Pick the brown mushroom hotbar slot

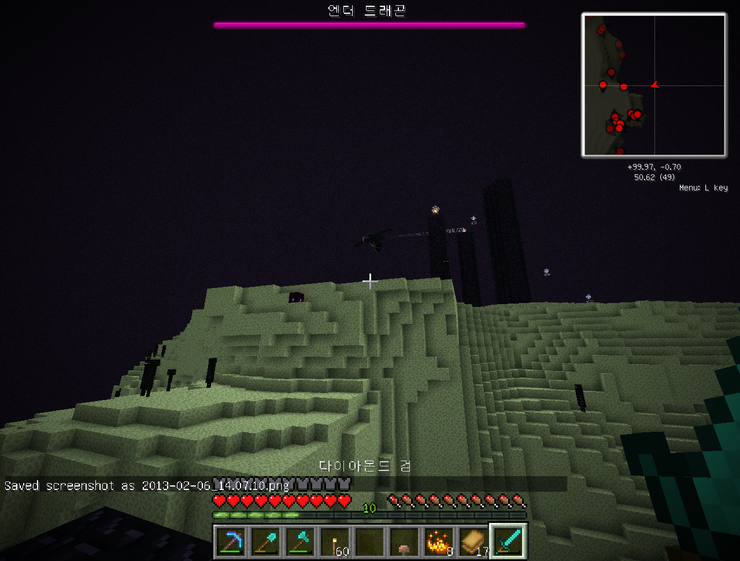[x=405, y=541]
